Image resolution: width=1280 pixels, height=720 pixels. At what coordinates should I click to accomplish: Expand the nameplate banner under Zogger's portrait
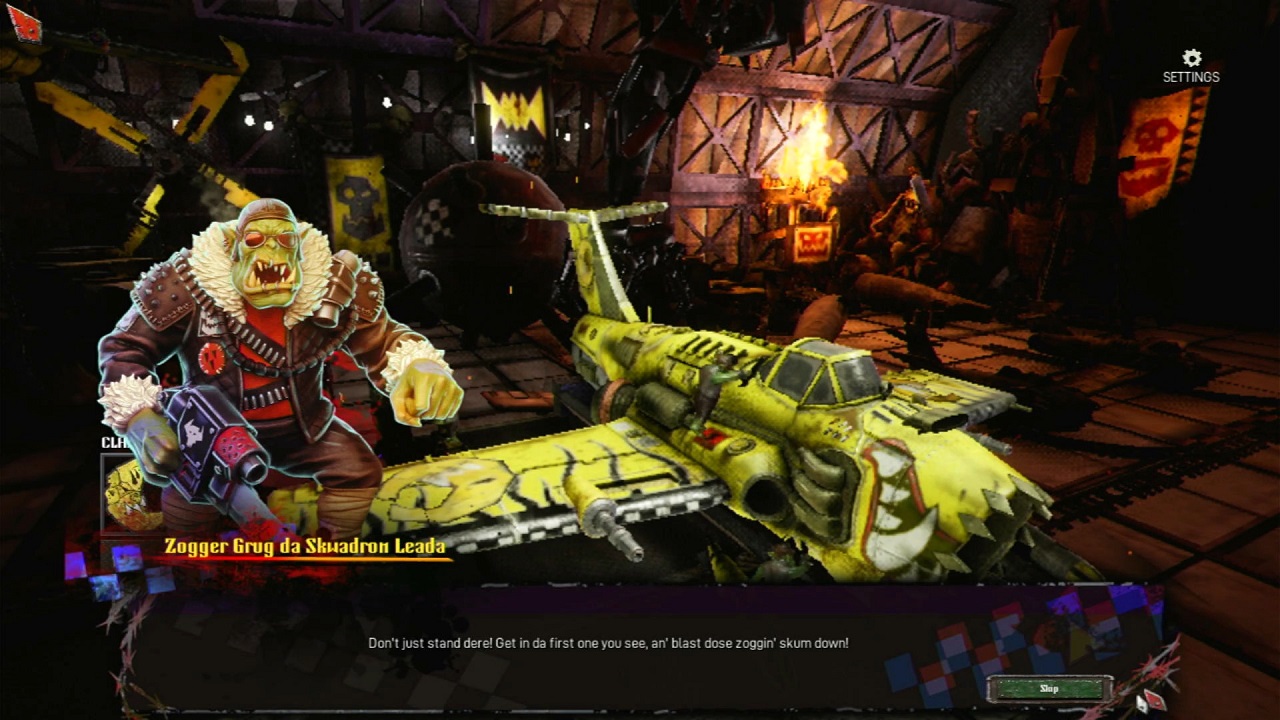[x=303, y=548]
